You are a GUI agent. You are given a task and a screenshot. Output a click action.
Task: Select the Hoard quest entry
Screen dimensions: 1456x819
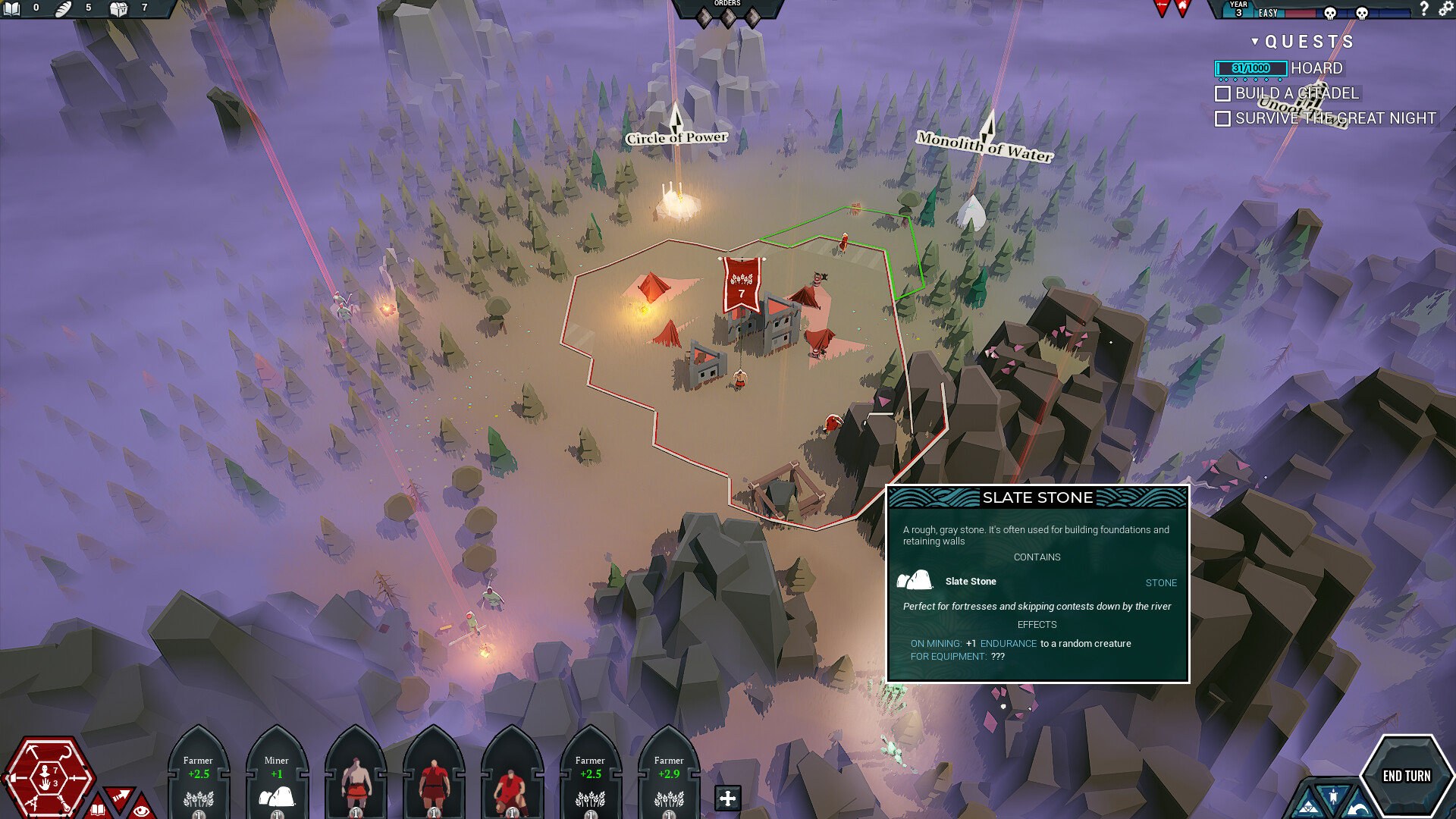[1316, 68]
